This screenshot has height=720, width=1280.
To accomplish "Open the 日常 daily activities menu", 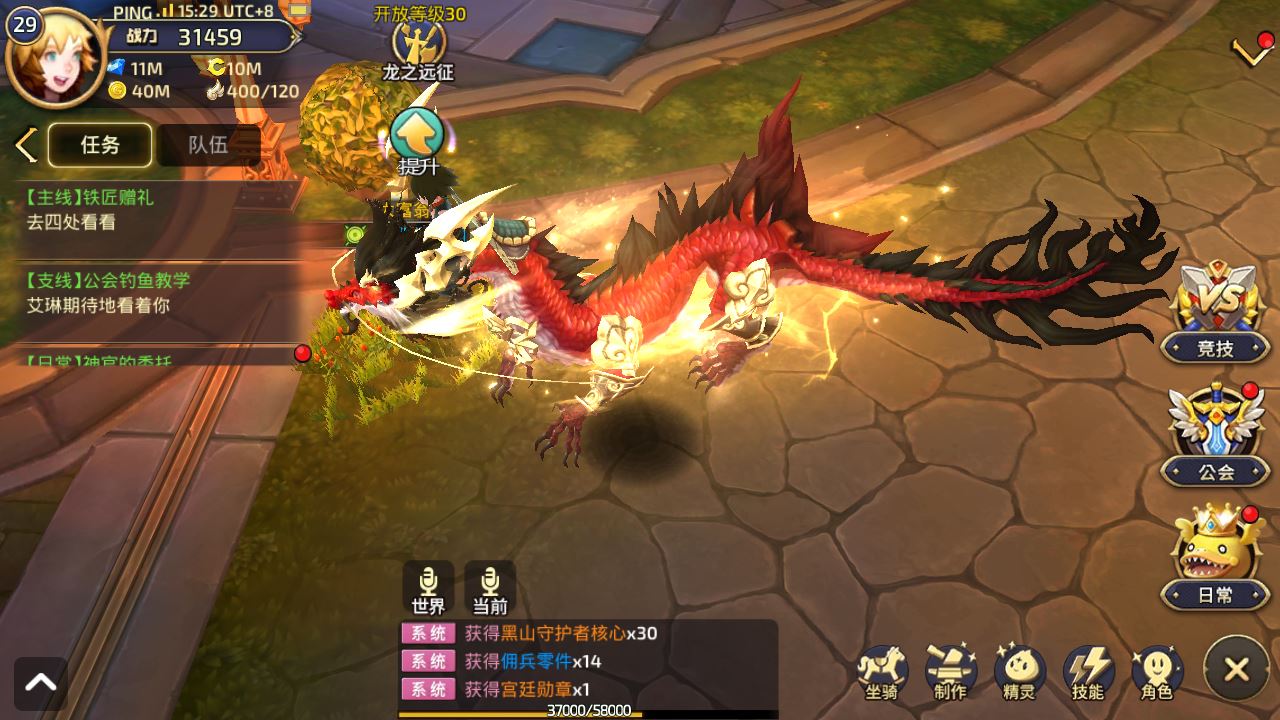I will point(1215,556).
